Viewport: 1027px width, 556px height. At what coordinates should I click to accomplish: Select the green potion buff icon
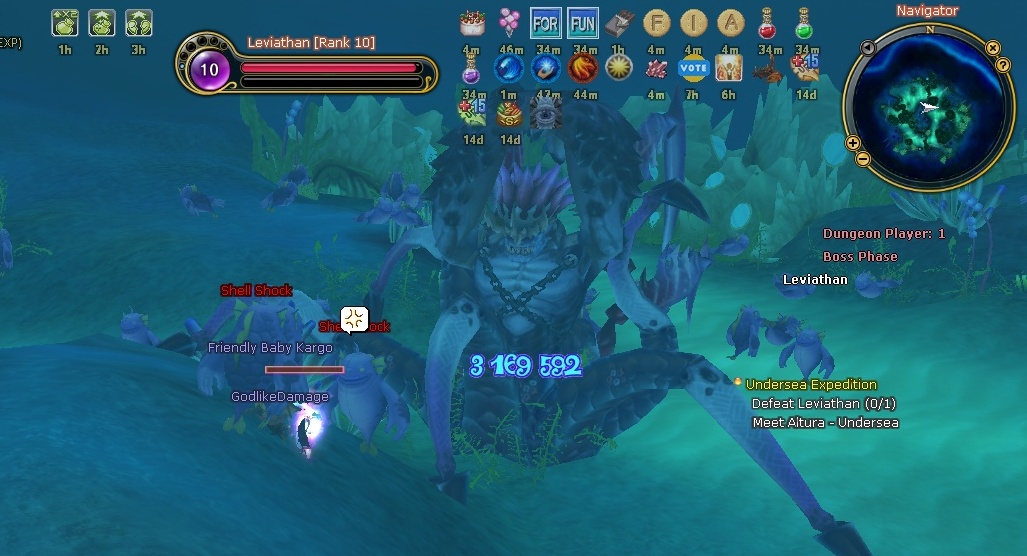pos(804,22)
